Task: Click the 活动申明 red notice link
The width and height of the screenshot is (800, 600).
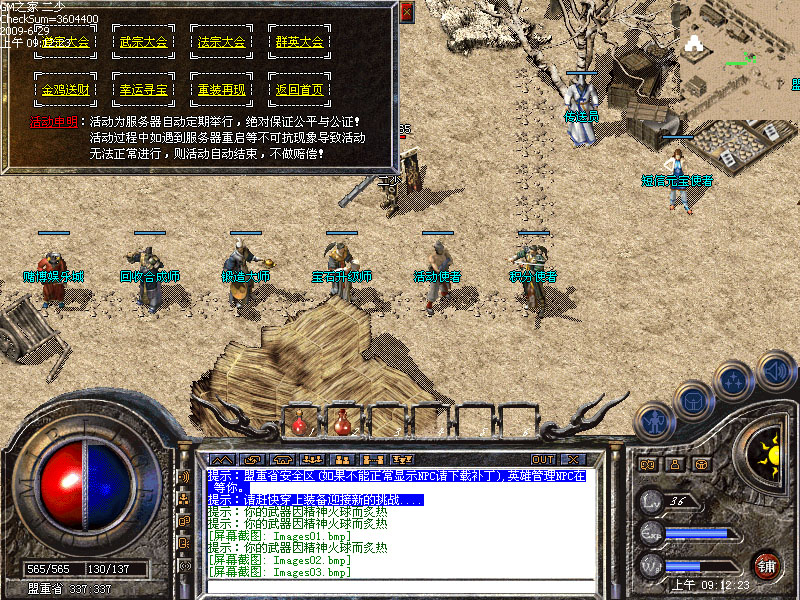Action: (x=54, y=122)
